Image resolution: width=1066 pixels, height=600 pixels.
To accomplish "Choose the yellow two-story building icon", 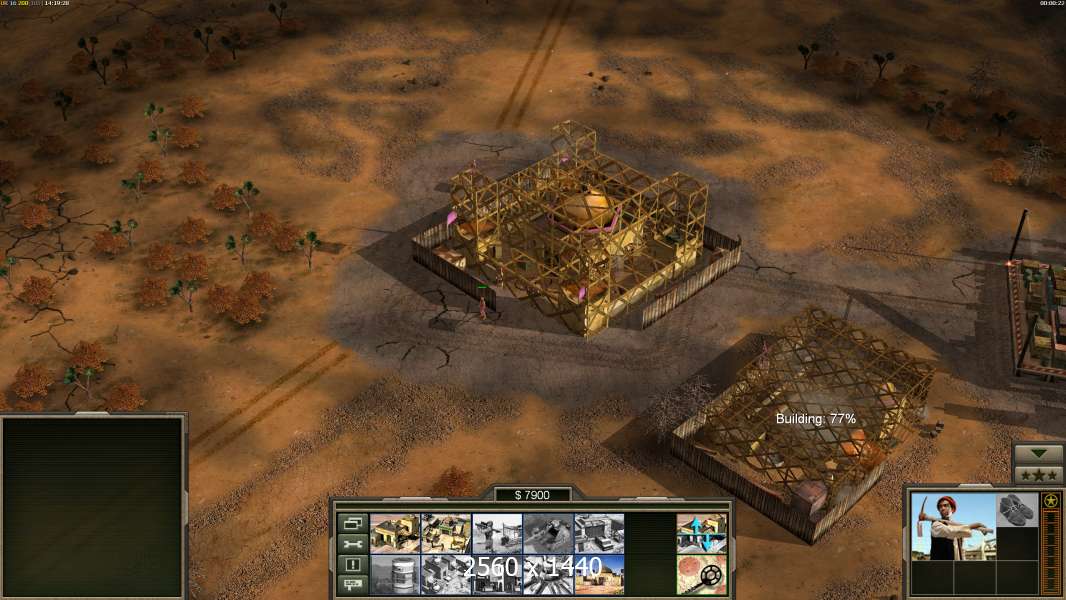I will click(395, 534).
